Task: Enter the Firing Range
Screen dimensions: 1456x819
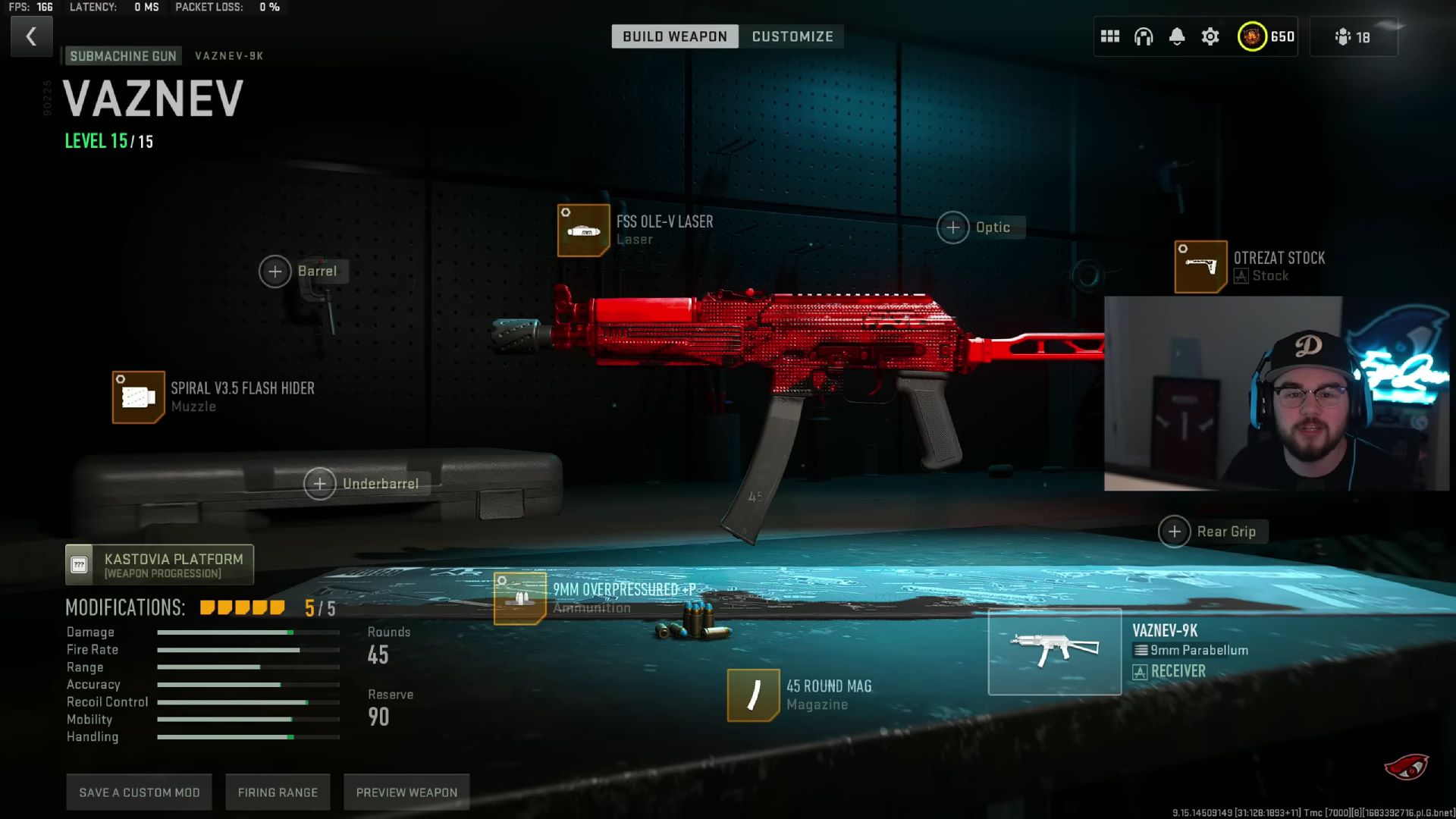Action: pyautogui.click(x=278, y=791)
